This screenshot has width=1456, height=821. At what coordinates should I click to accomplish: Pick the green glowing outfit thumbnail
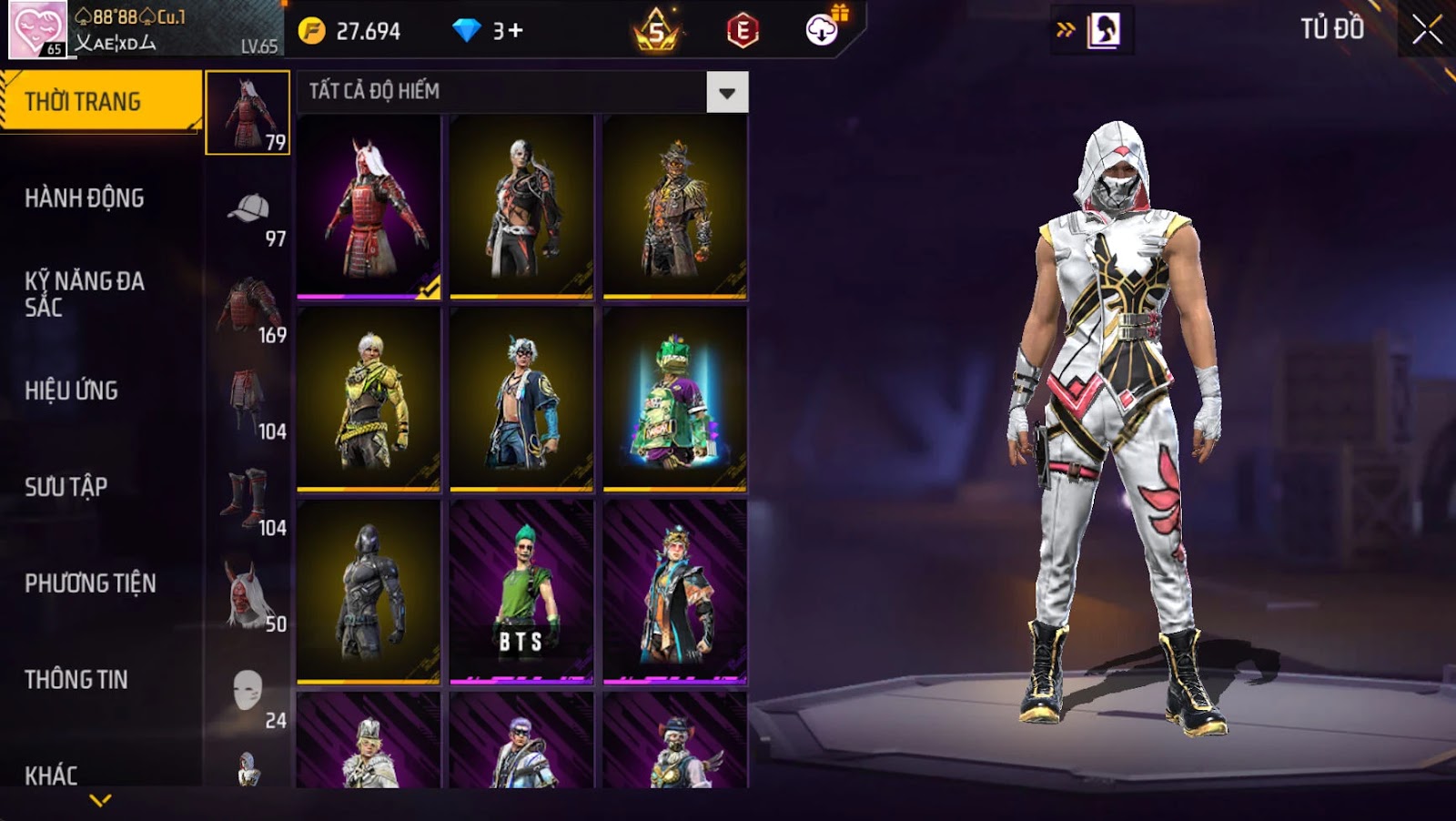point(674,400)
